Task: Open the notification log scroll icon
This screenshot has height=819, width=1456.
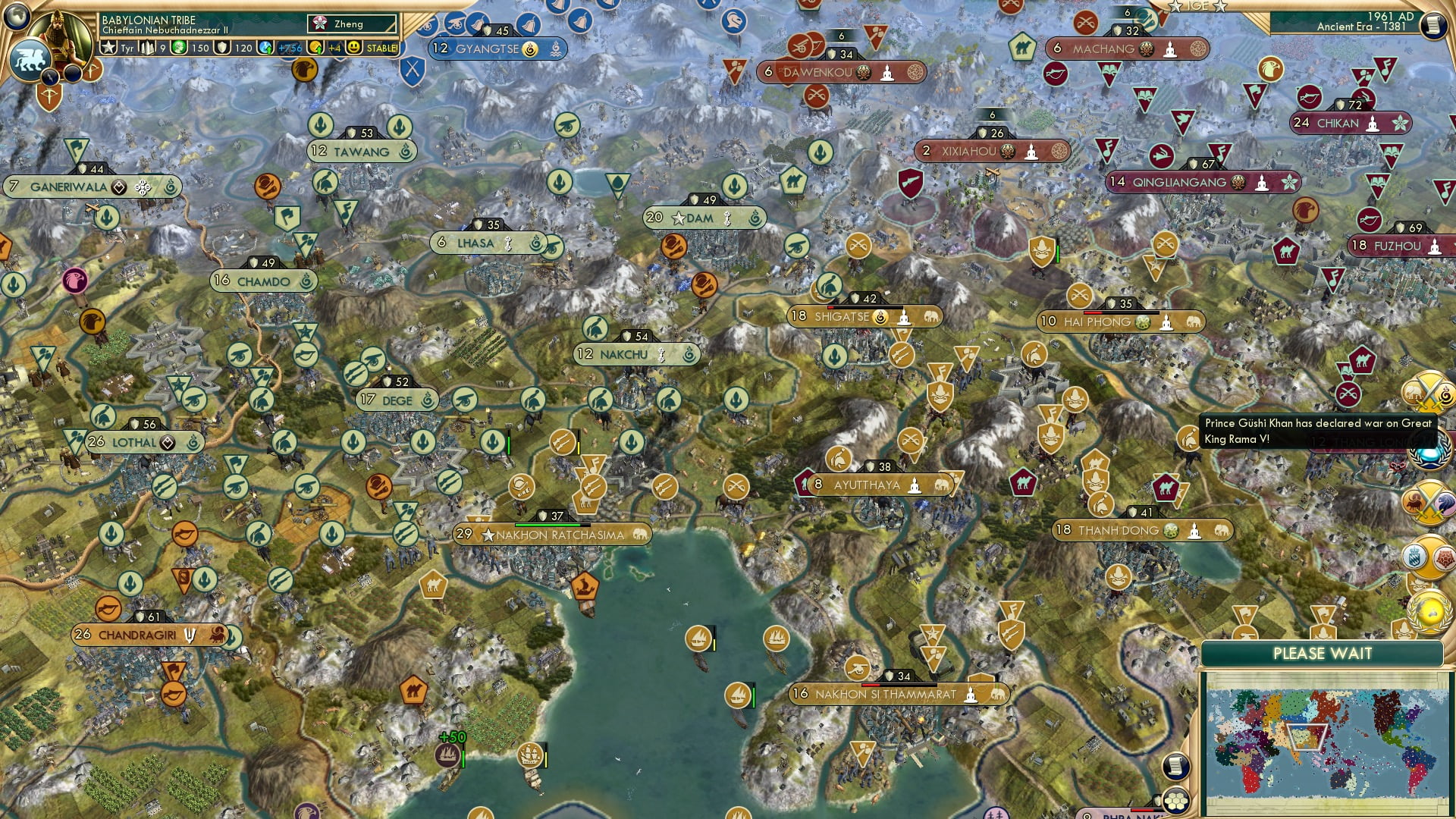Action: click(x=1177, y=766)
